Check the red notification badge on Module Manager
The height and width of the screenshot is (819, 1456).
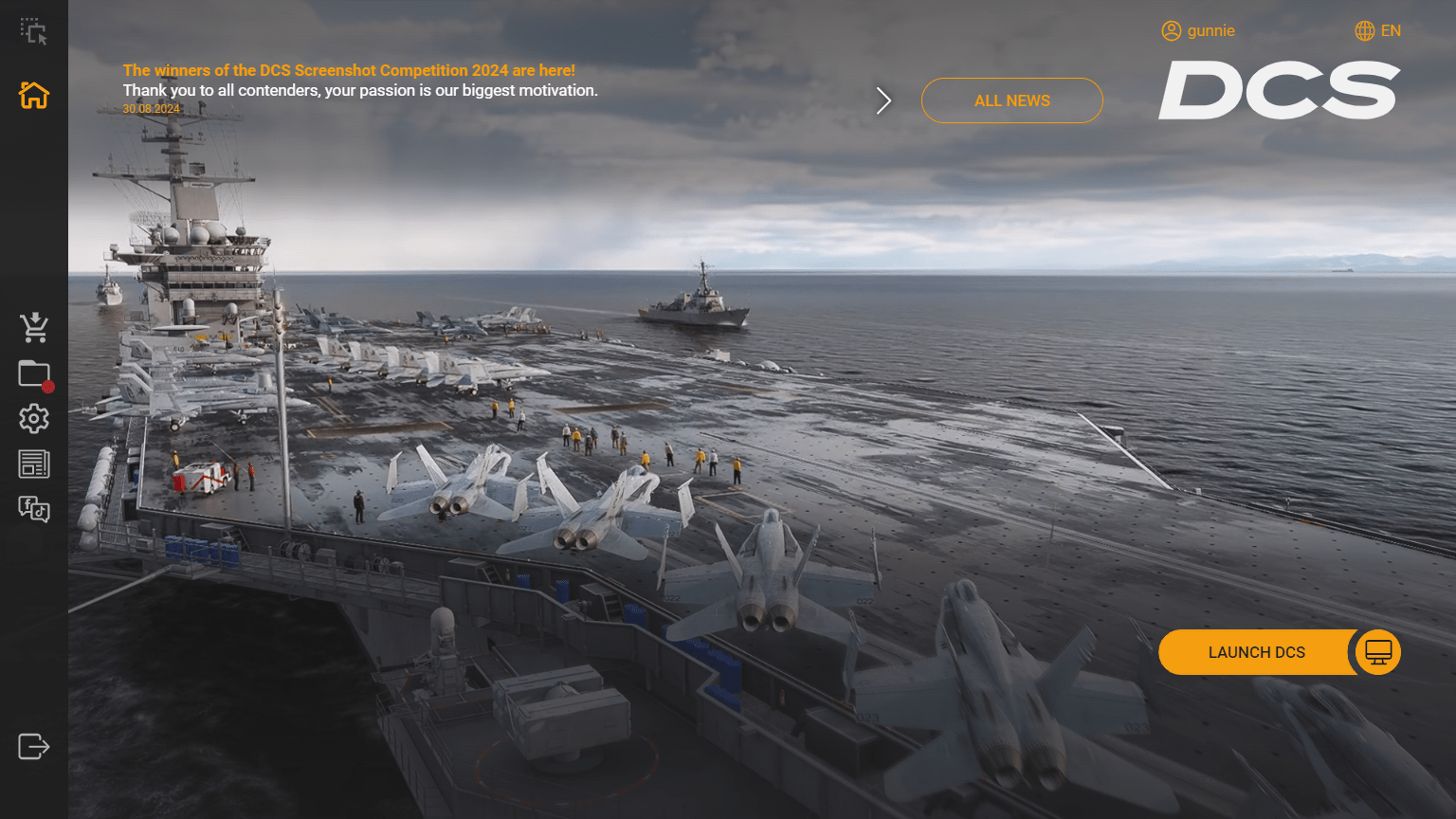[x=47, y=386]
